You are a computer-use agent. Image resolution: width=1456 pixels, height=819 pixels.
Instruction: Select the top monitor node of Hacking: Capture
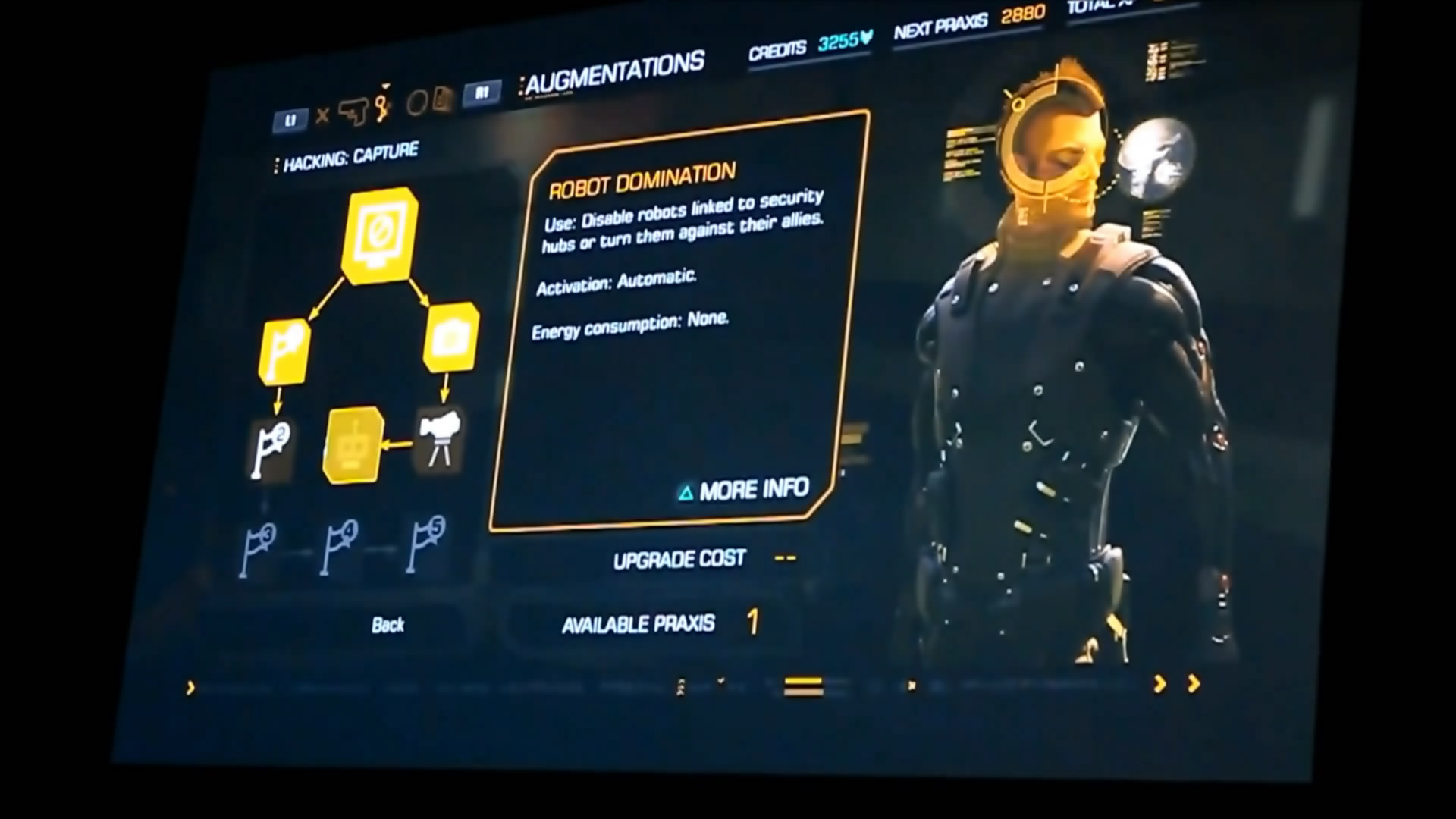point(378,234)
